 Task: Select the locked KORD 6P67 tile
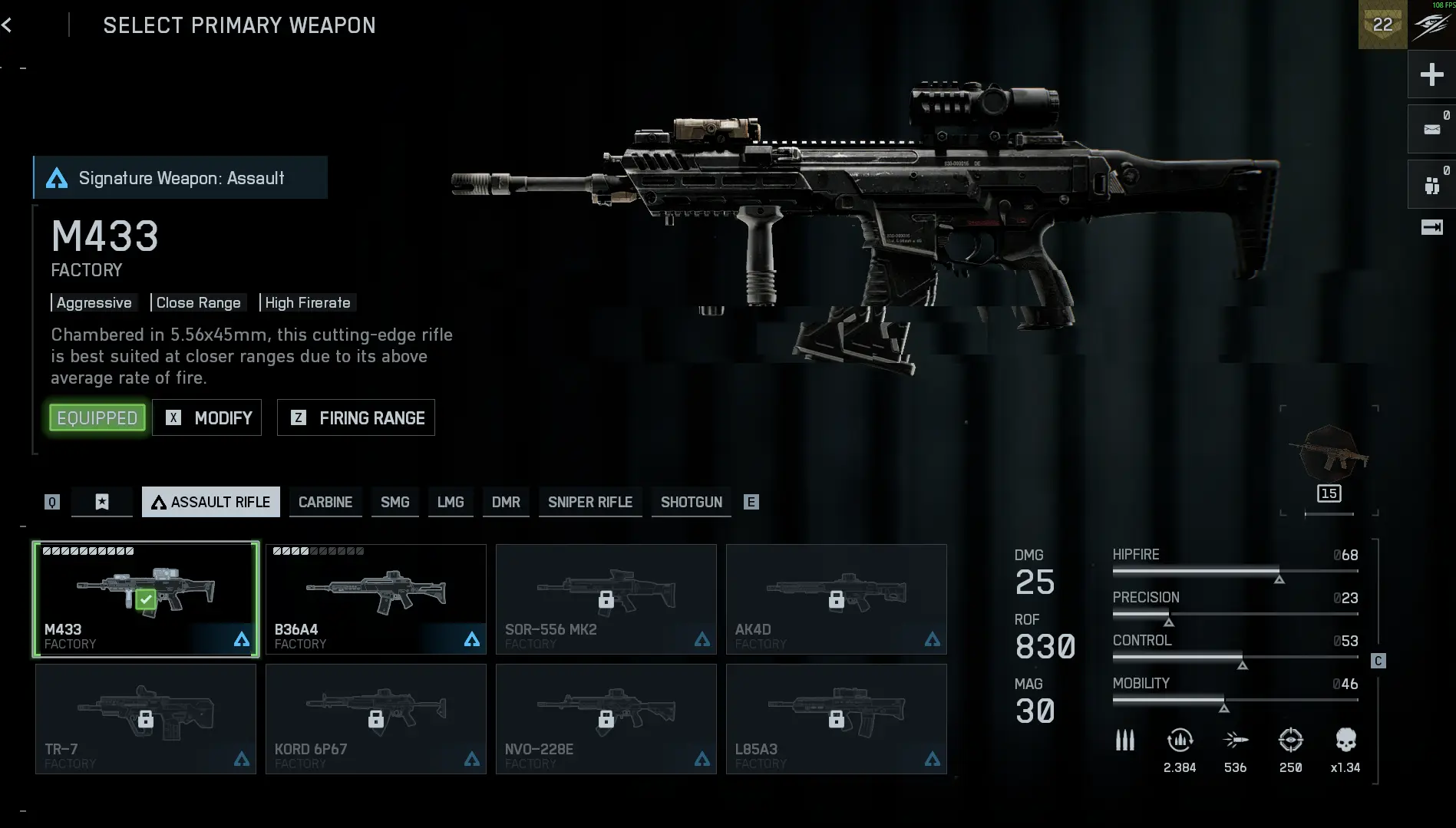pos(376,719)
